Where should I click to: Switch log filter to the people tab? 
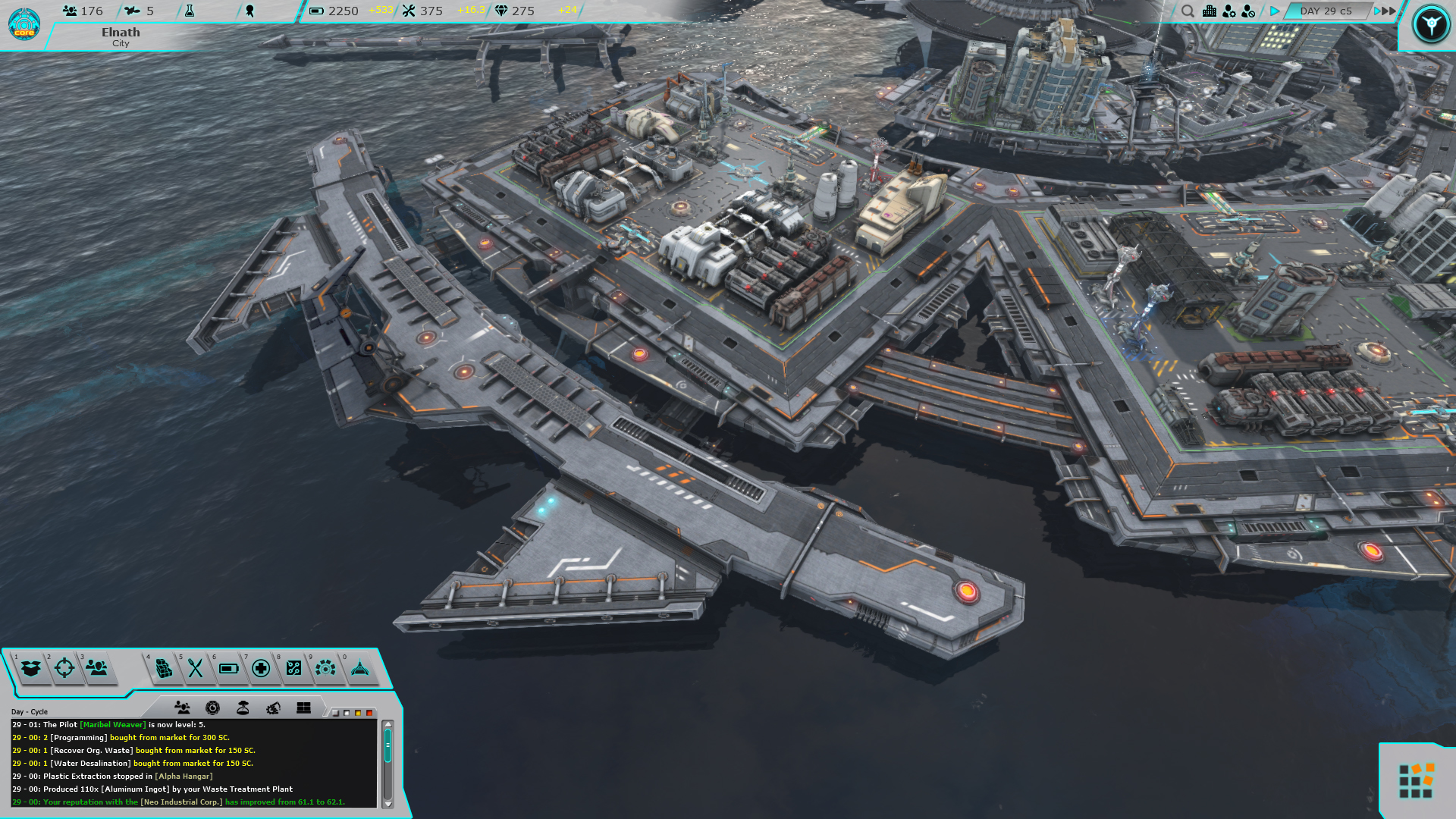coord(182,708)
